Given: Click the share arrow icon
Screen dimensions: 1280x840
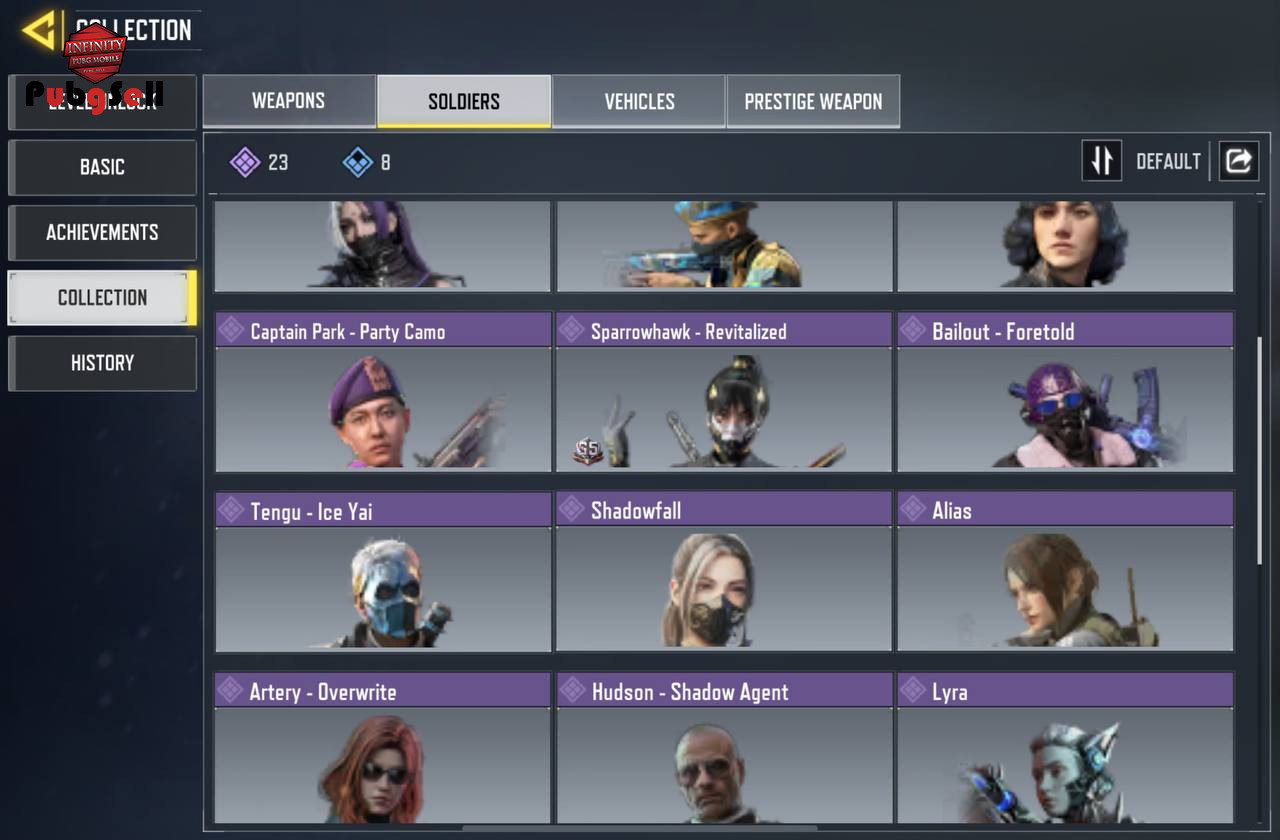Looking at the screenshot, I should (x=1238, y=161).
